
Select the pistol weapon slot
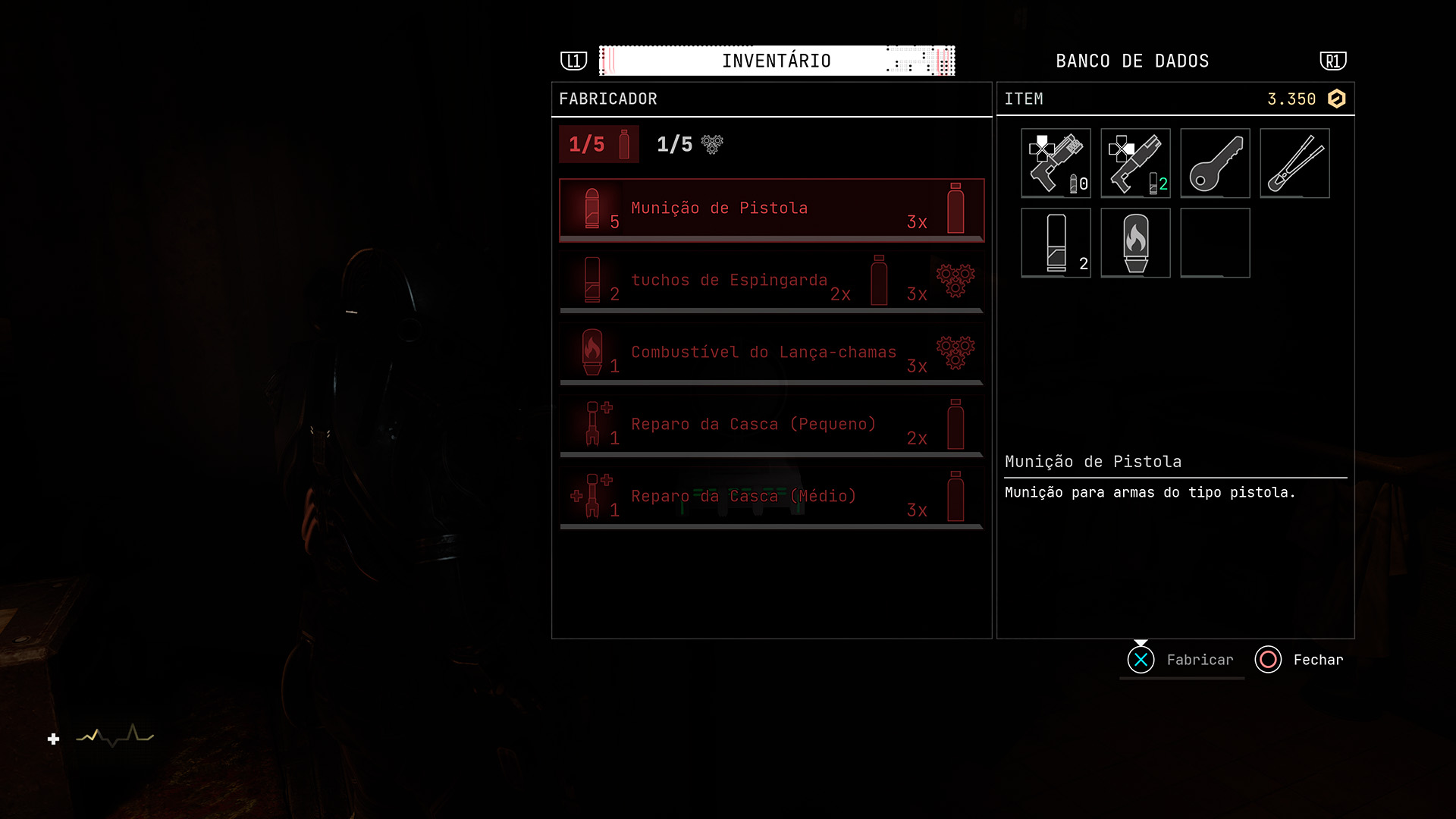tap(1056, 163)
